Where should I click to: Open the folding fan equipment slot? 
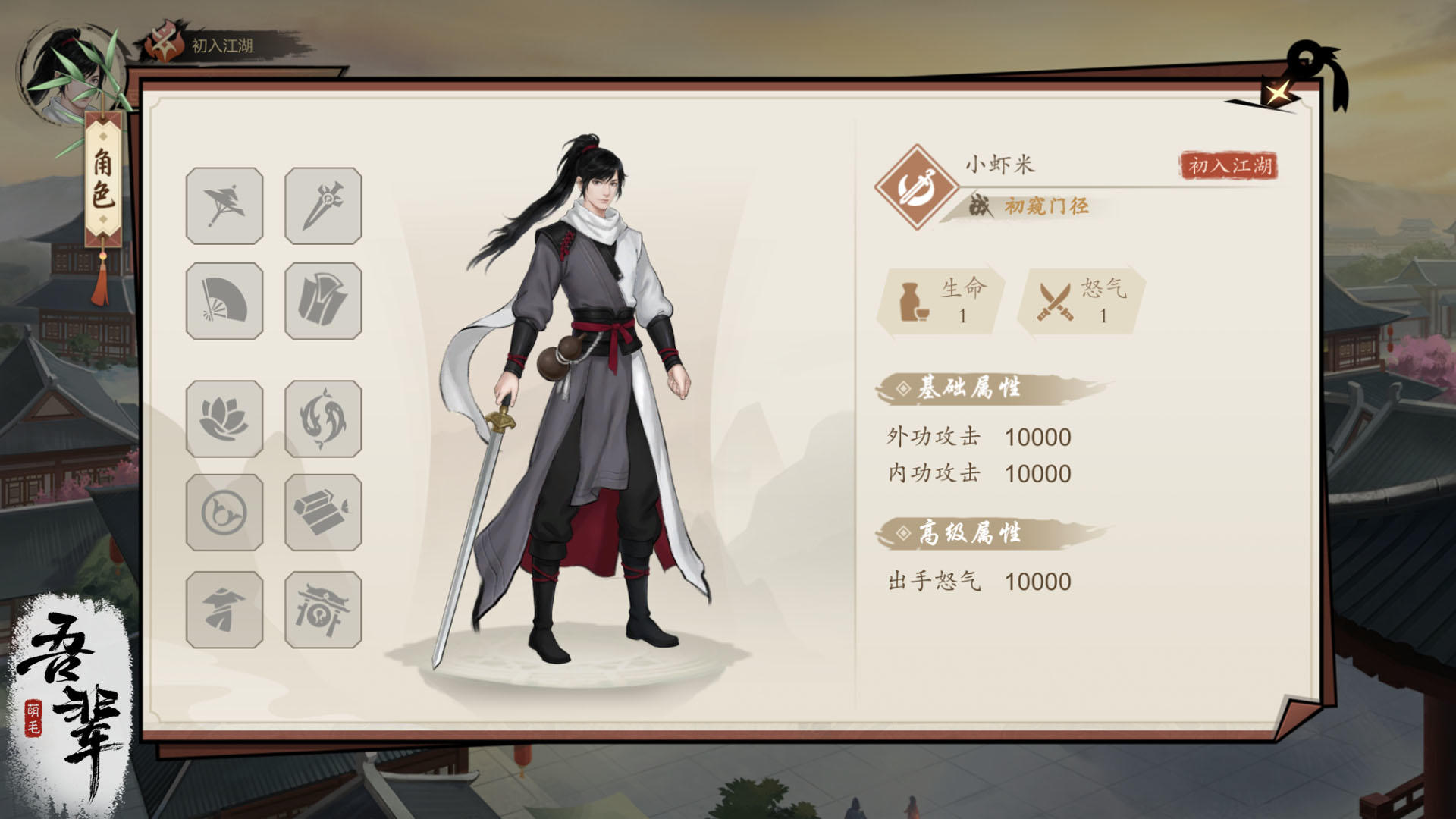tap(224, 299)
